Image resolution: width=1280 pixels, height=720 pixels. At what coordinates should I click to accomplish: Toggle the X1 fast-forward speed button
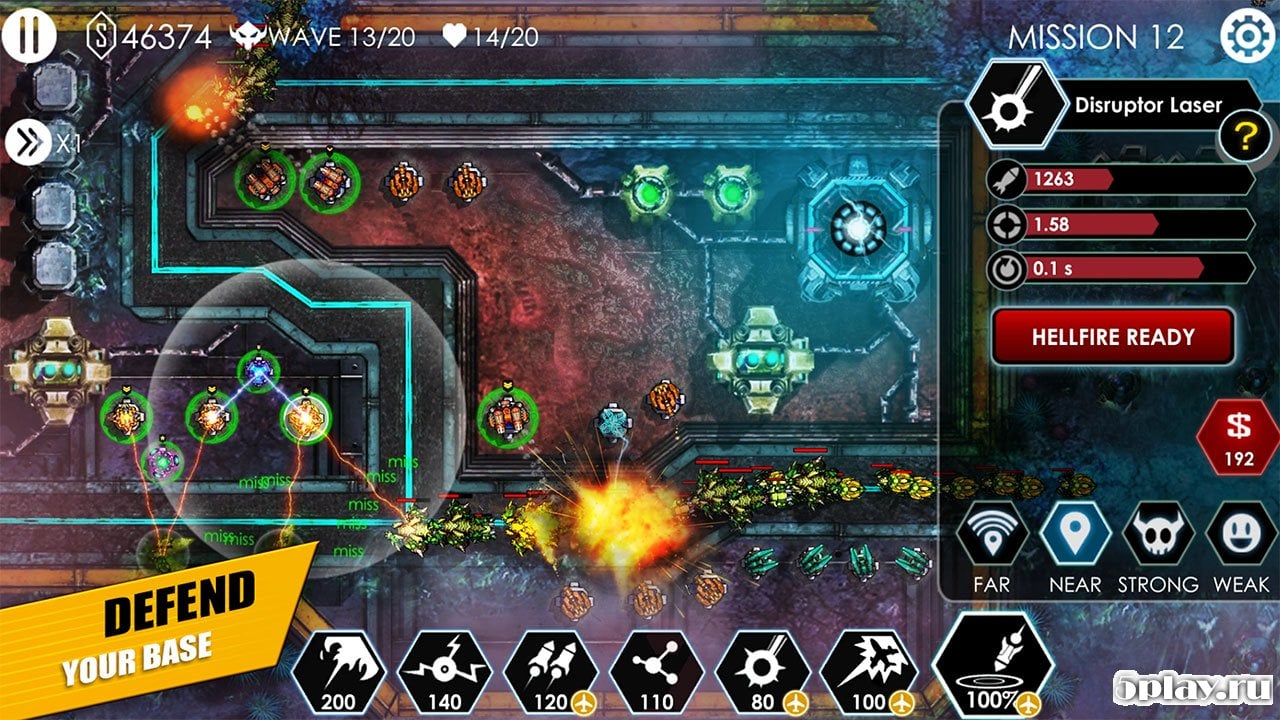click(28, 143)
